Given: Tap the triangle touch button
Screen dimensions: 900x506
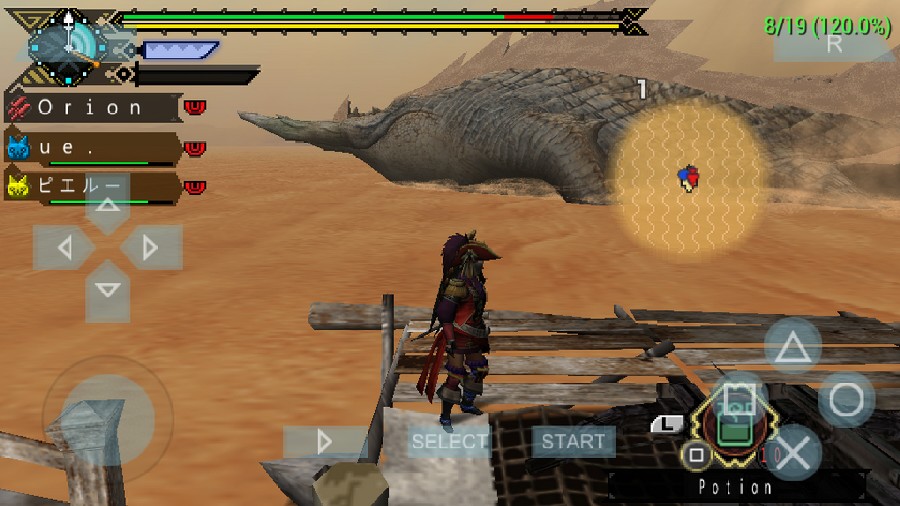Looking at the screenshot, I should [x=793, y=347].
